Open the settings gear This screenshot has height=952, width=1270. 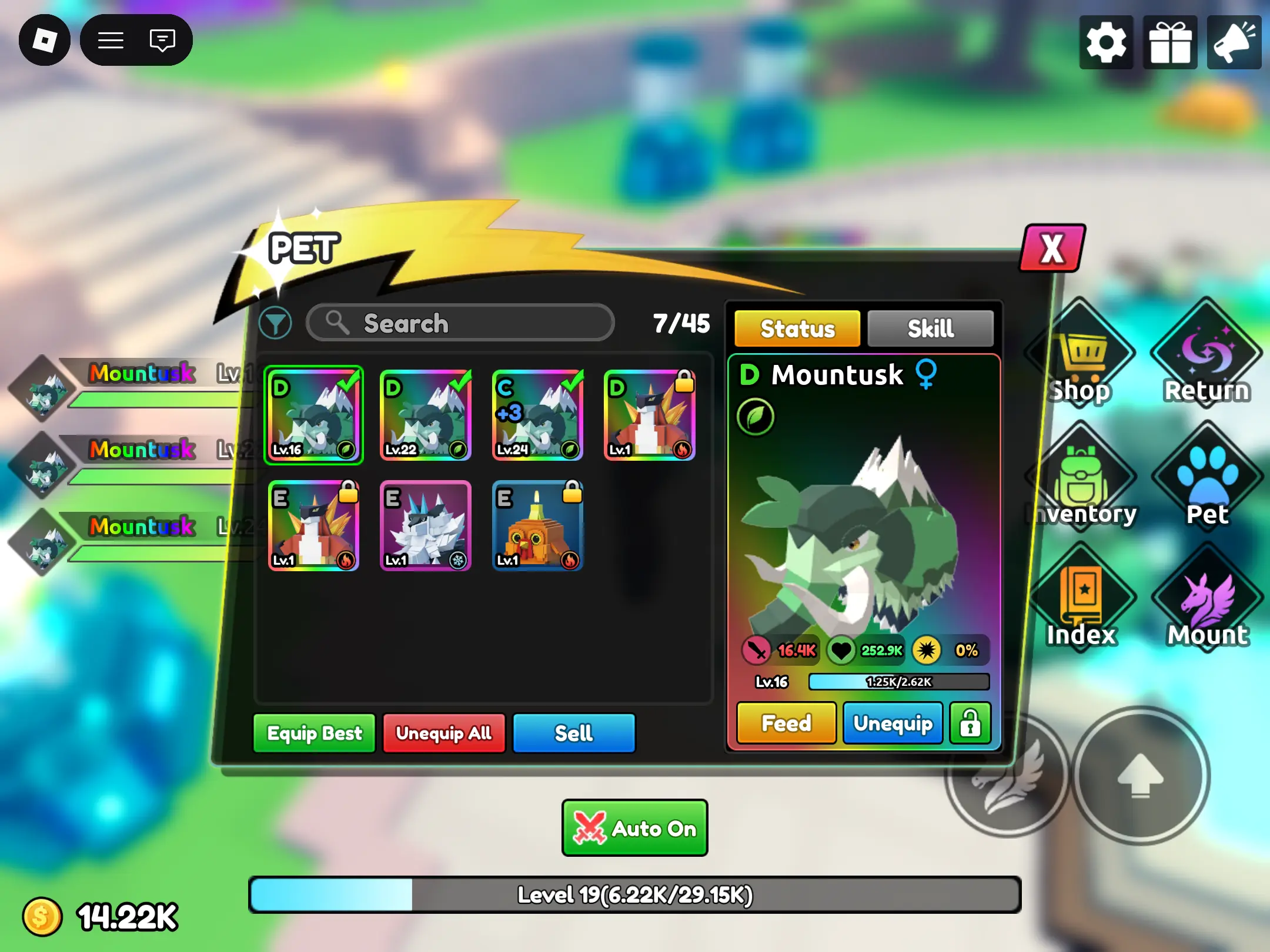[1106, 42]
